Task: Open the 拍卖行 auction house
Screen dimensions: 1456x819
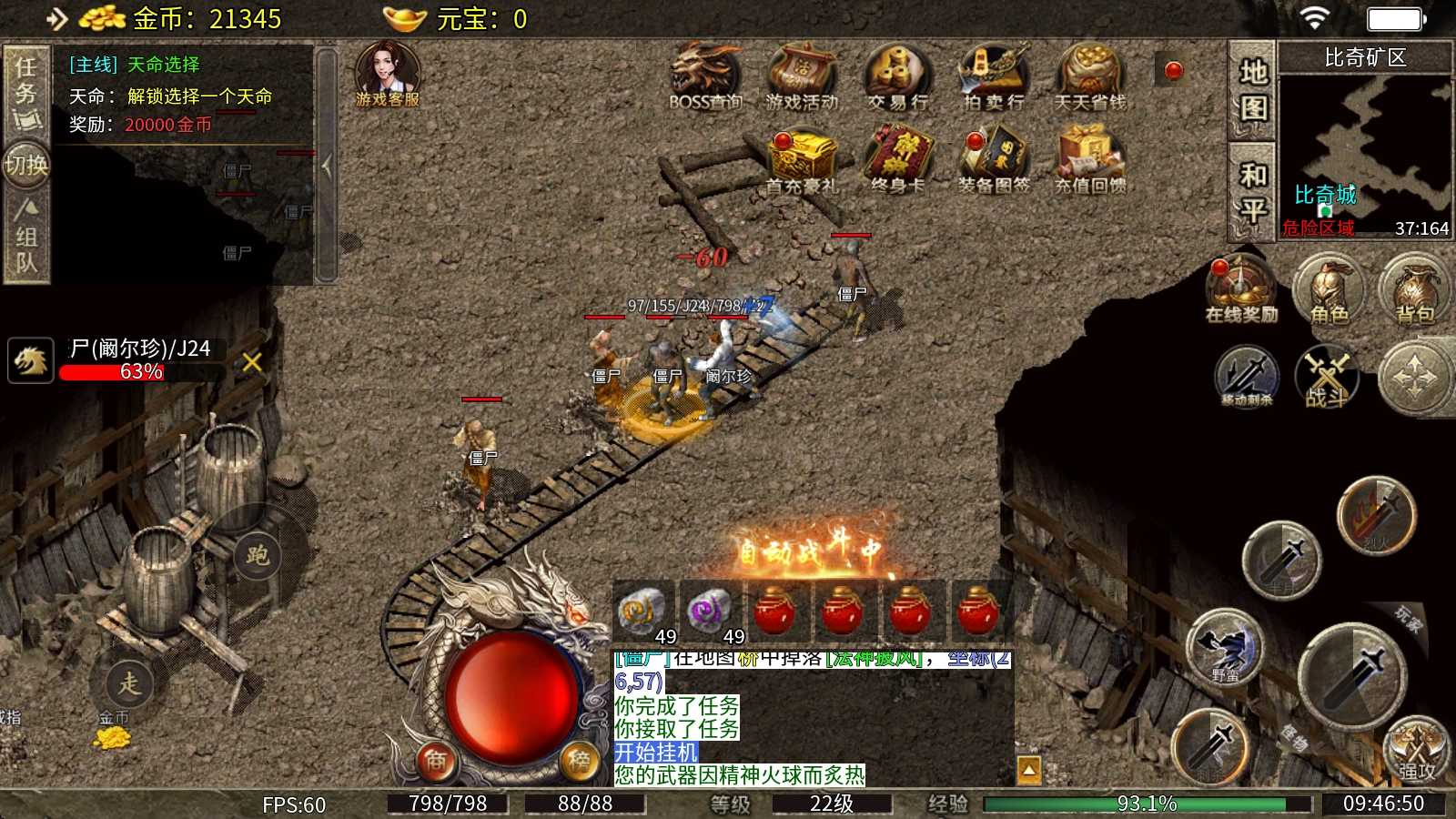Action: tap(994, 76)
